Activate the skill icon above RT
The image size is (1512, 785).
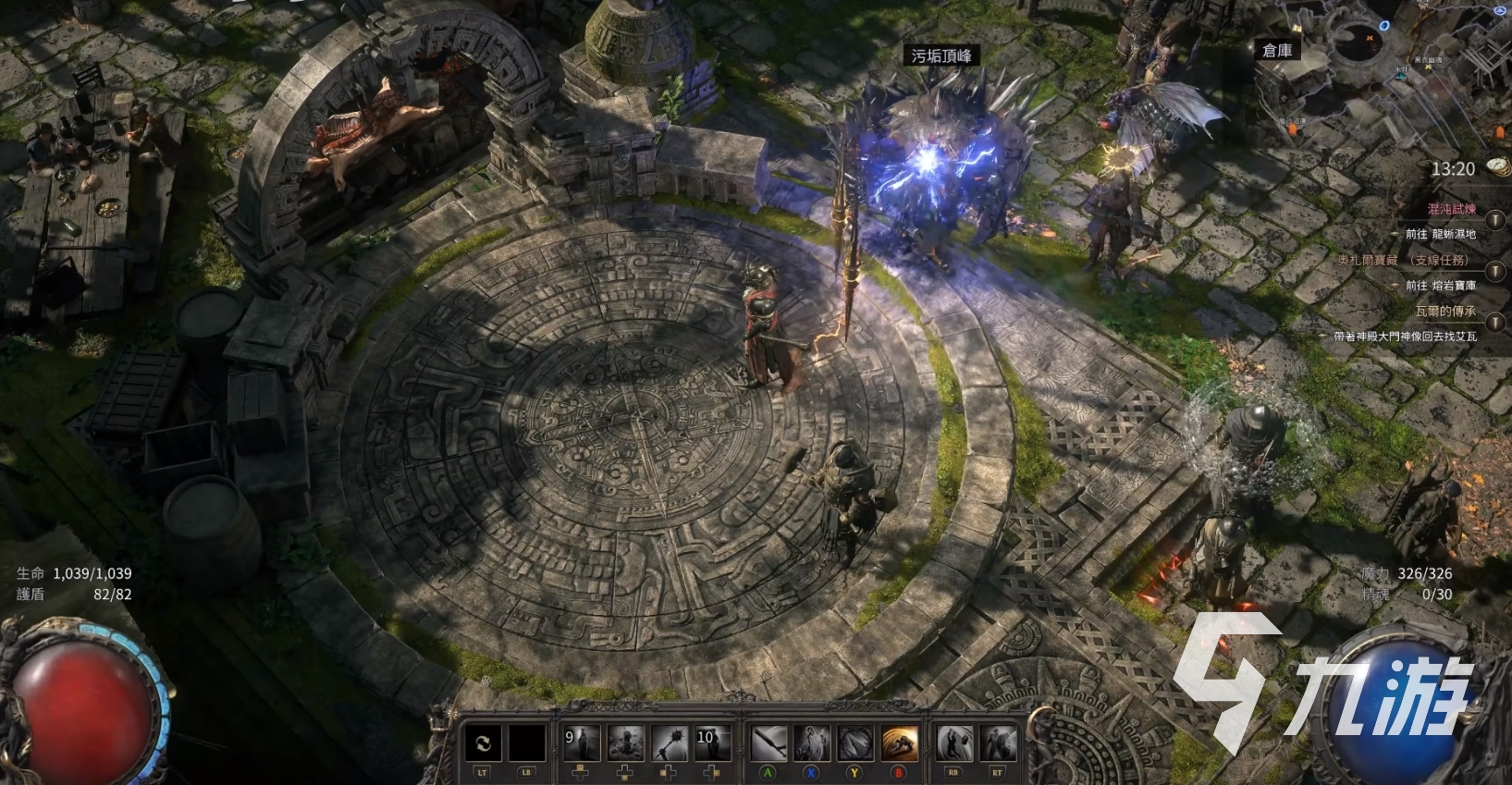click(998, 743)
